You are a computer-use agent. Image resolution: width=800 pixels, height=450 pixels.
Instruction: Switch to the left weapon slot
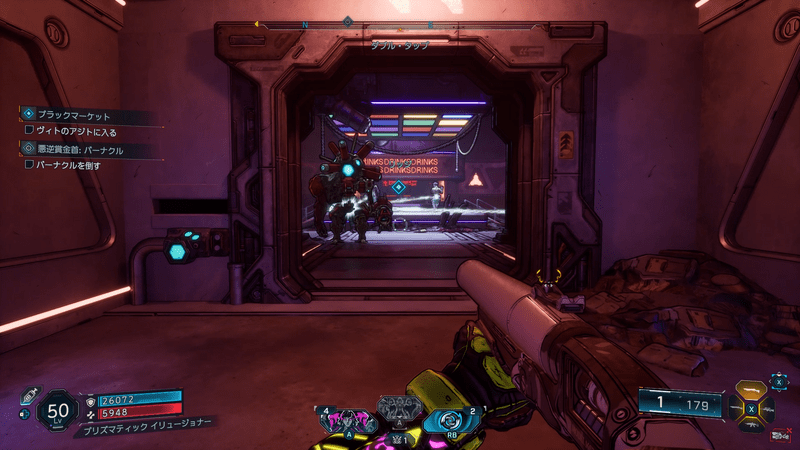738,408
